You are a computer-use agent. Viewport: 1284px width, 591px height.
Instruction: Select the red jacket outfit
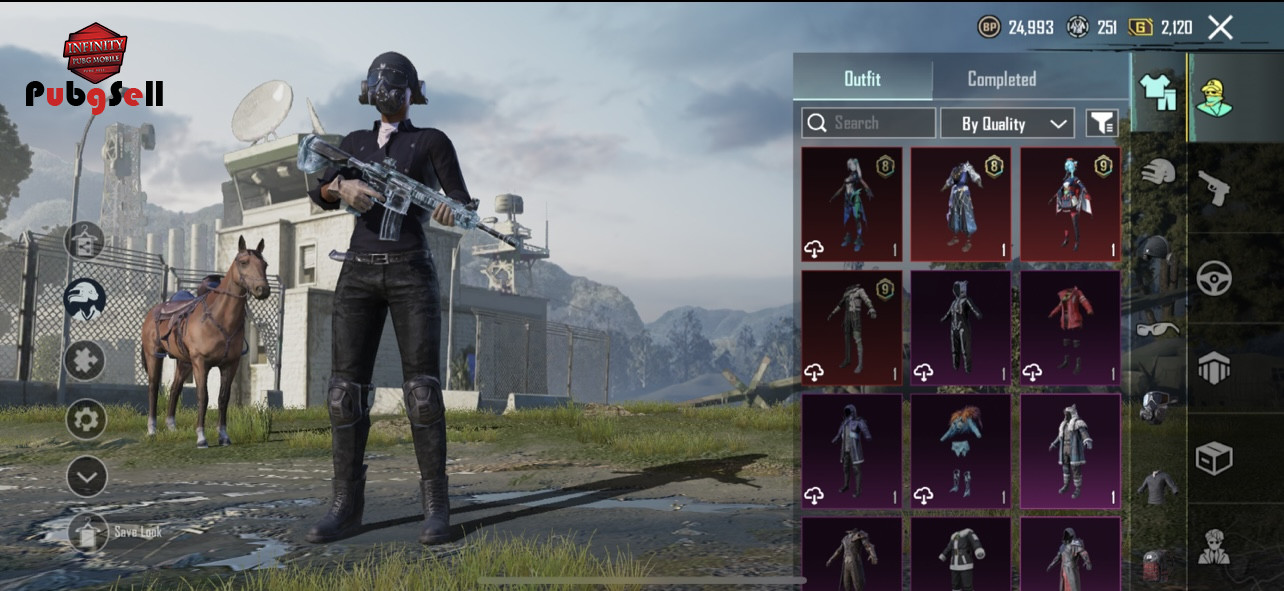[x=1070, y=327]
